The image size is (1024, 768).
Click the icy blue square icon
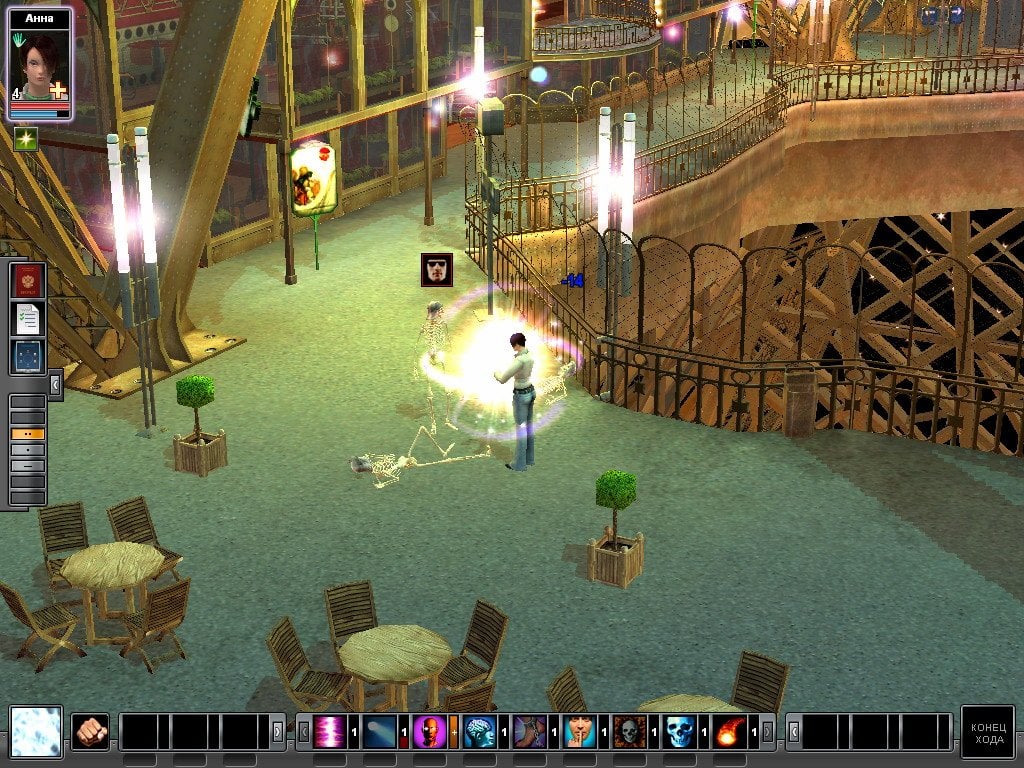[36, 731]
